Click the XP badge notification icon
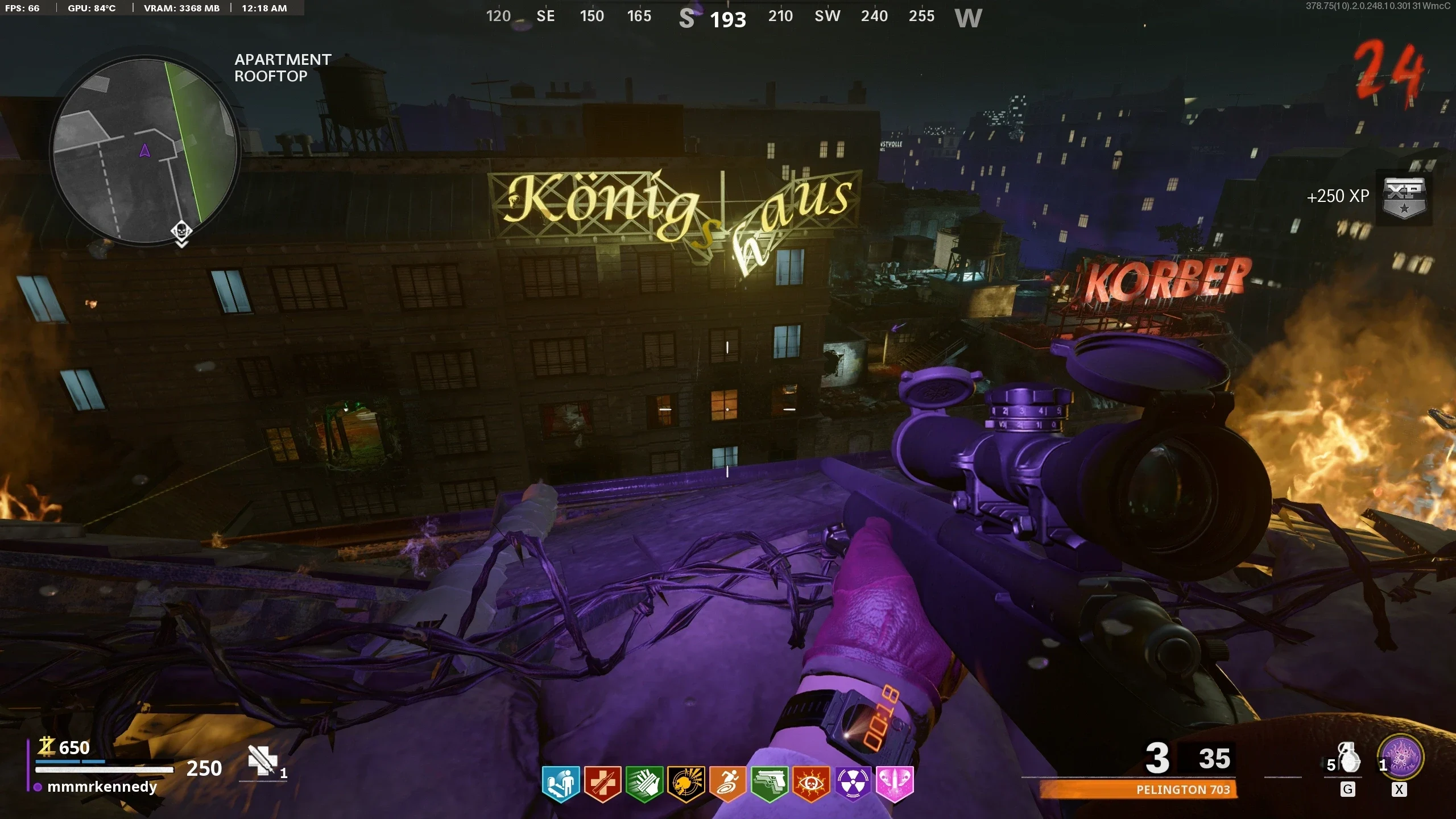The height and width of the screenshot is (819, 1456). [x=1404, y=197]
